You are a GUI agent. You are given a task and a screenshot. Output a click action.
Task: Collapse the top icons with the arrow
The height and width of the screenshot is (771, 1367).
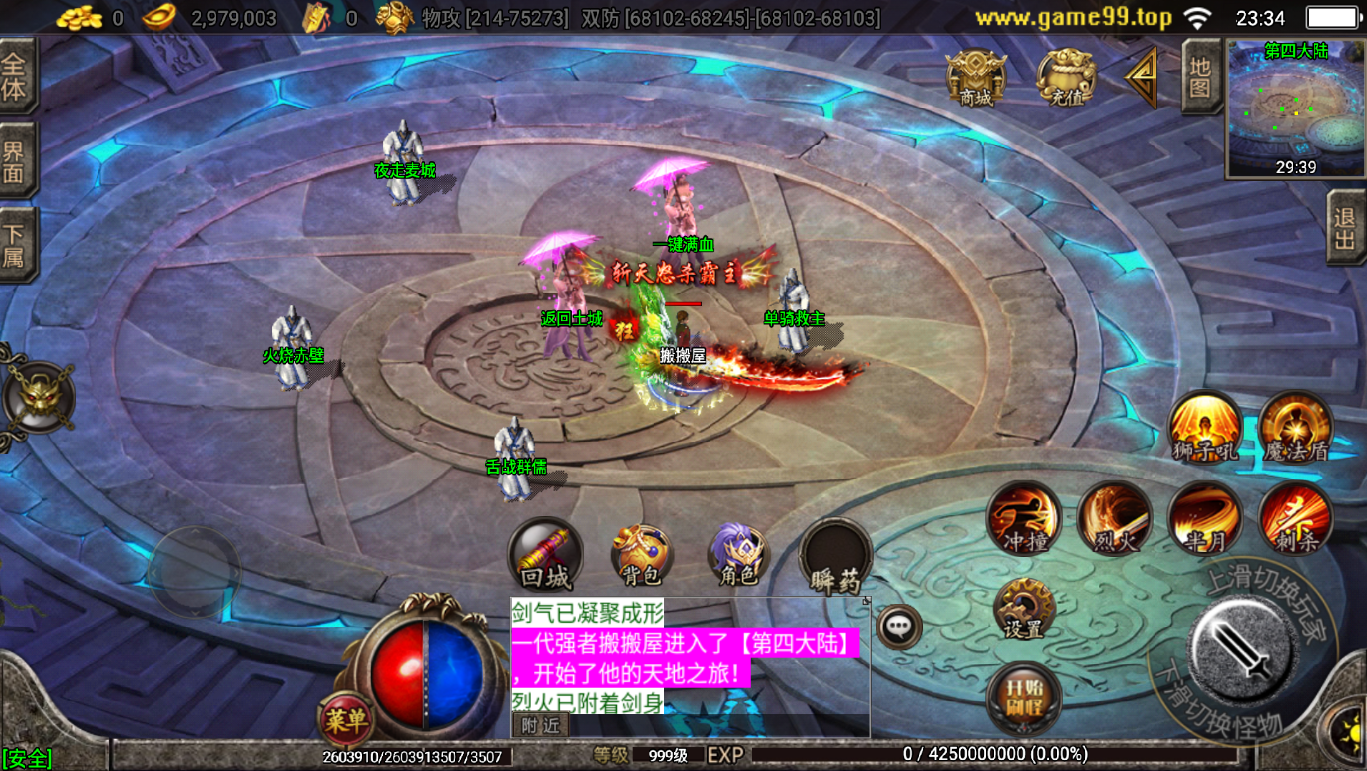[1141, 77]
